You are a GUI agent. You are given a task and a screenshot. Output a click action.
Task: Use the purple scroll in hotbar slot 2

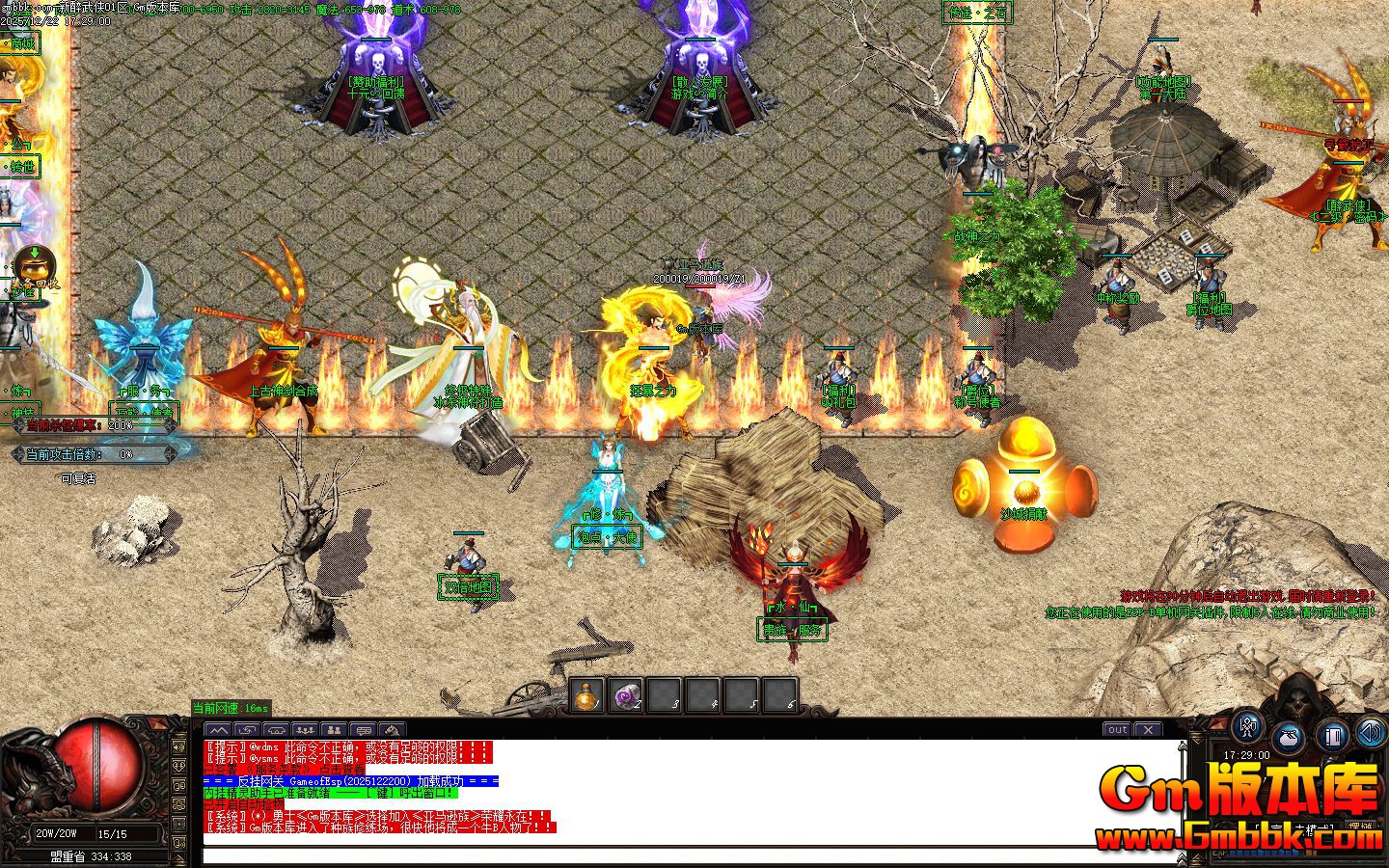pyautogui.click(x=625, y=694)
